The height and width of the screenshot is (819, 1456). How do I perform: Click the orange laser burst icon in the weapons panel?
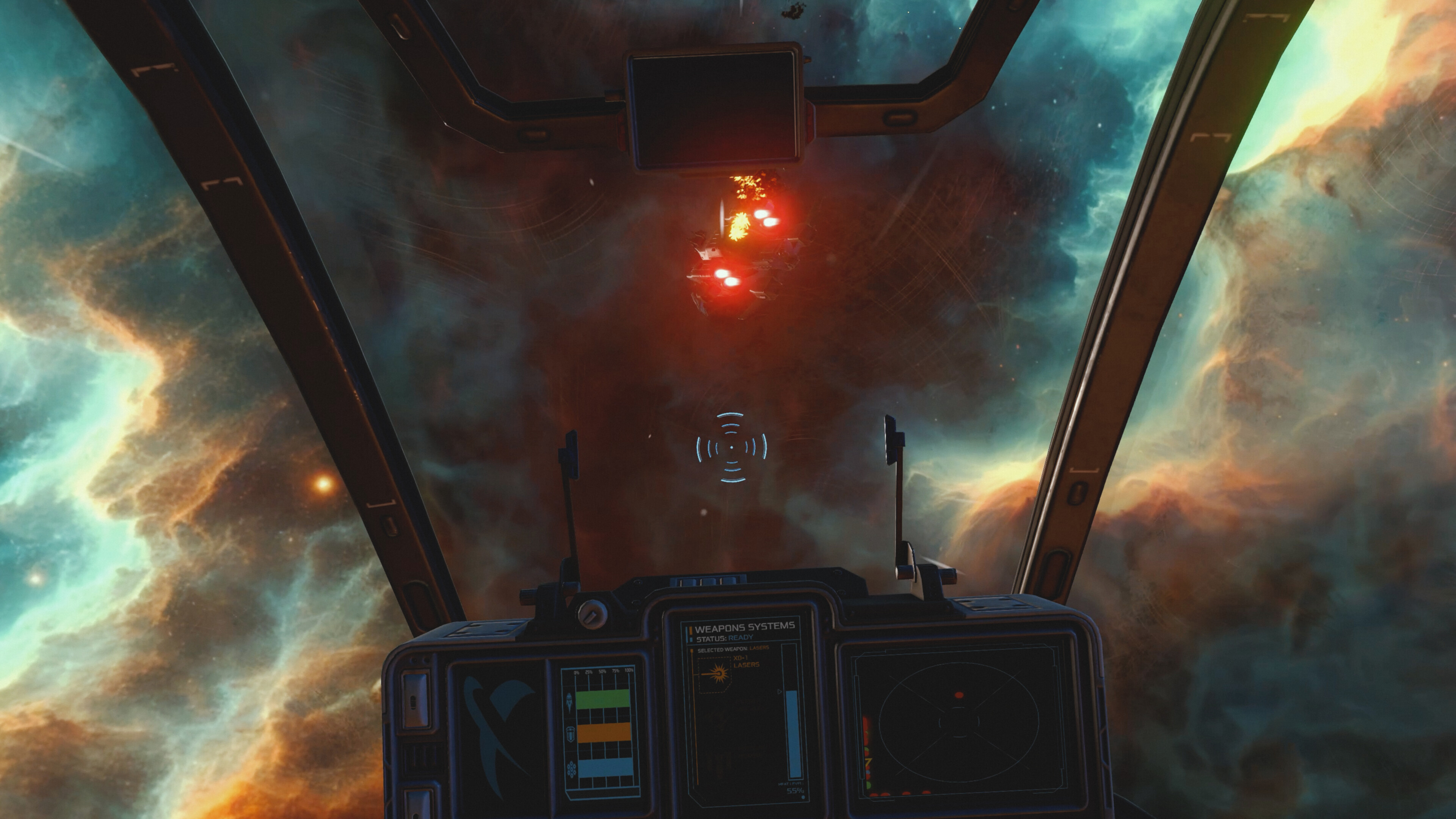coord(719,674)
